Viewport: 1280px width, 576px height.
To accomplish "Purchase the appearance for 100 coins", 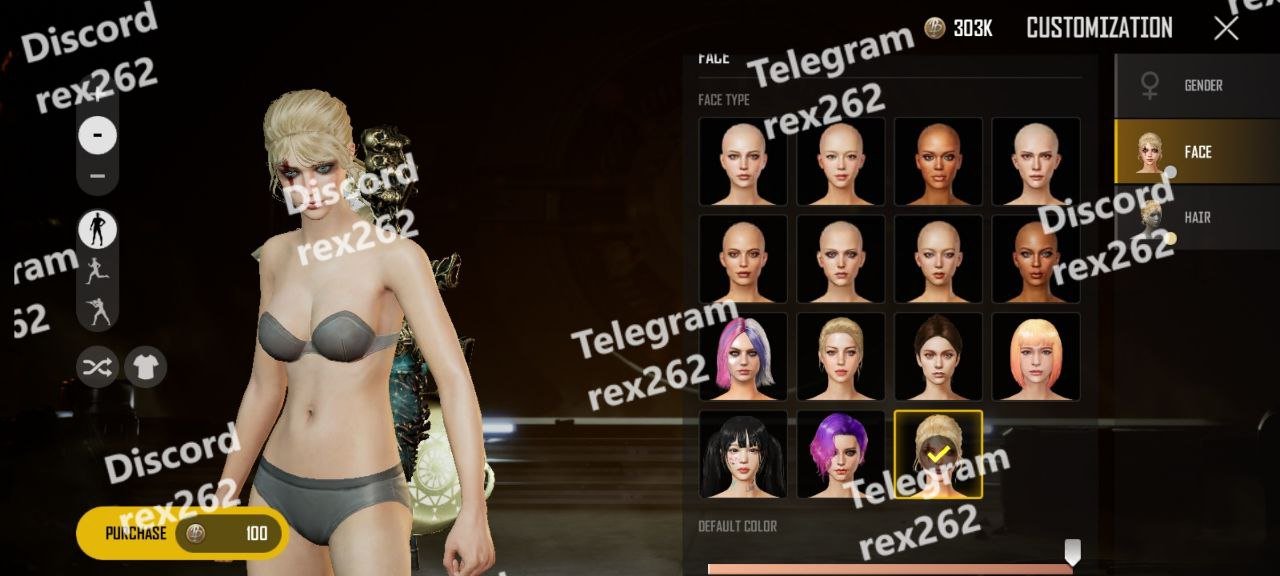I will (183, 533).
